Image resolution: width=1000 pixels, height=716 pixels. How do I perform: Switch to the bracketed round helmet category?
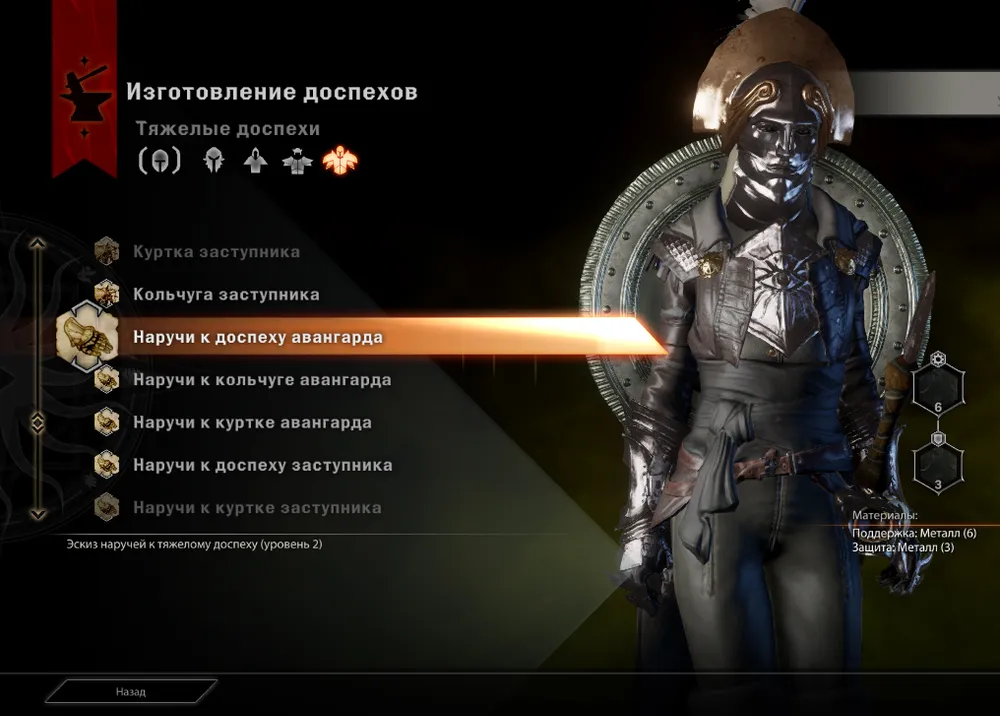159,160
